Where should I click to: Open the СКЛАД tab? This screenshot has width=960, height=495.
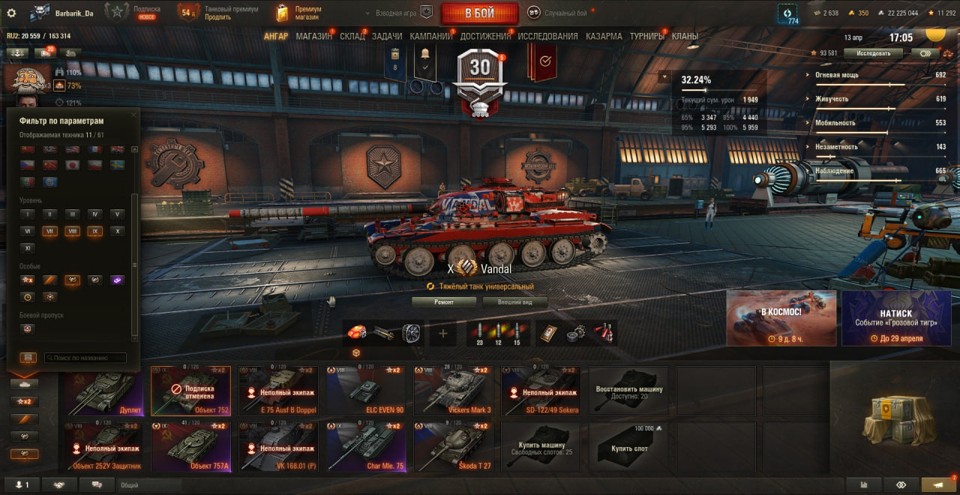[x=352, y=36]
